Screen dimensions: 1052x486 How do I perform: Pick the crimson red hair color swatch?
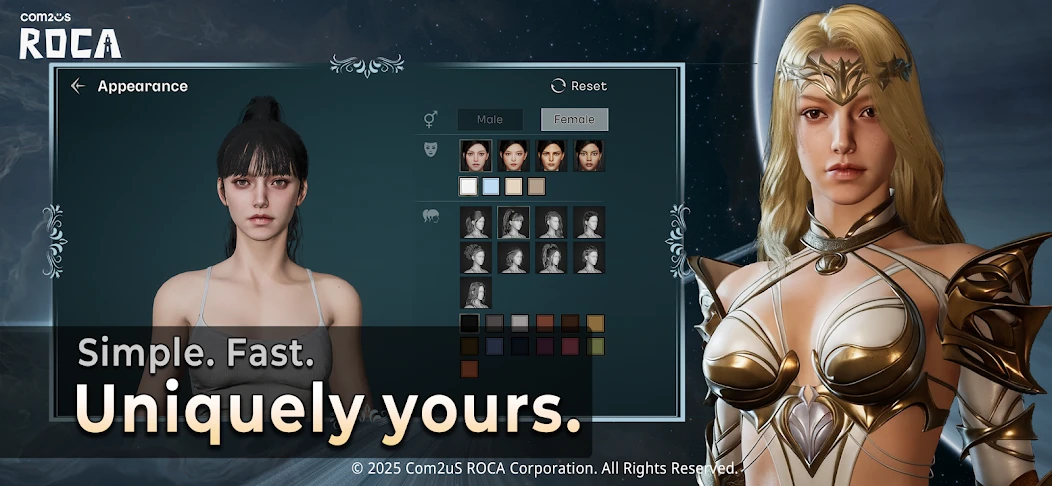pyautogui.click(x=570, y=346)
